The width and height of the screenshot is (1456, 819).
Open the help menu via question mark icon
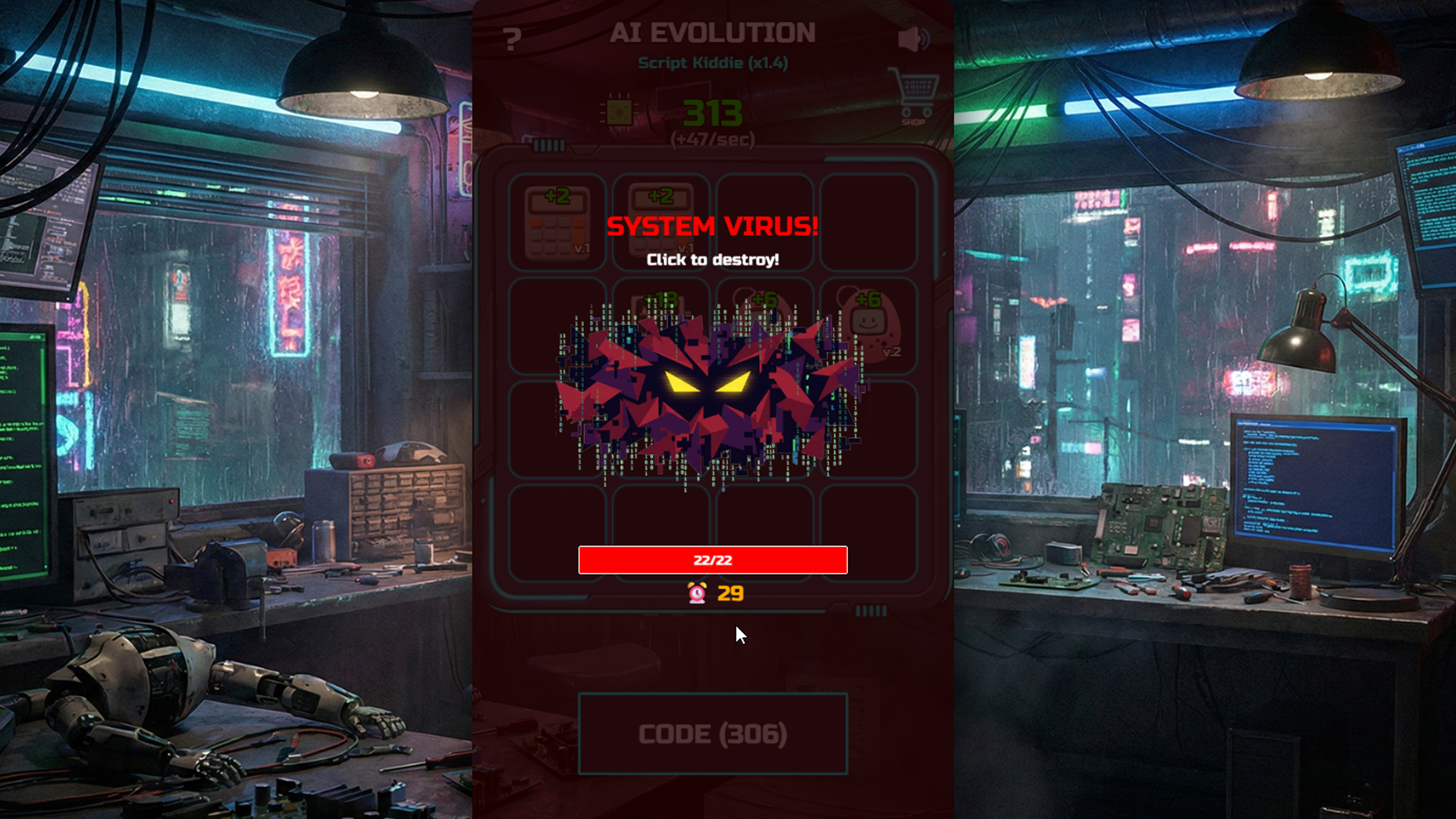513,36
